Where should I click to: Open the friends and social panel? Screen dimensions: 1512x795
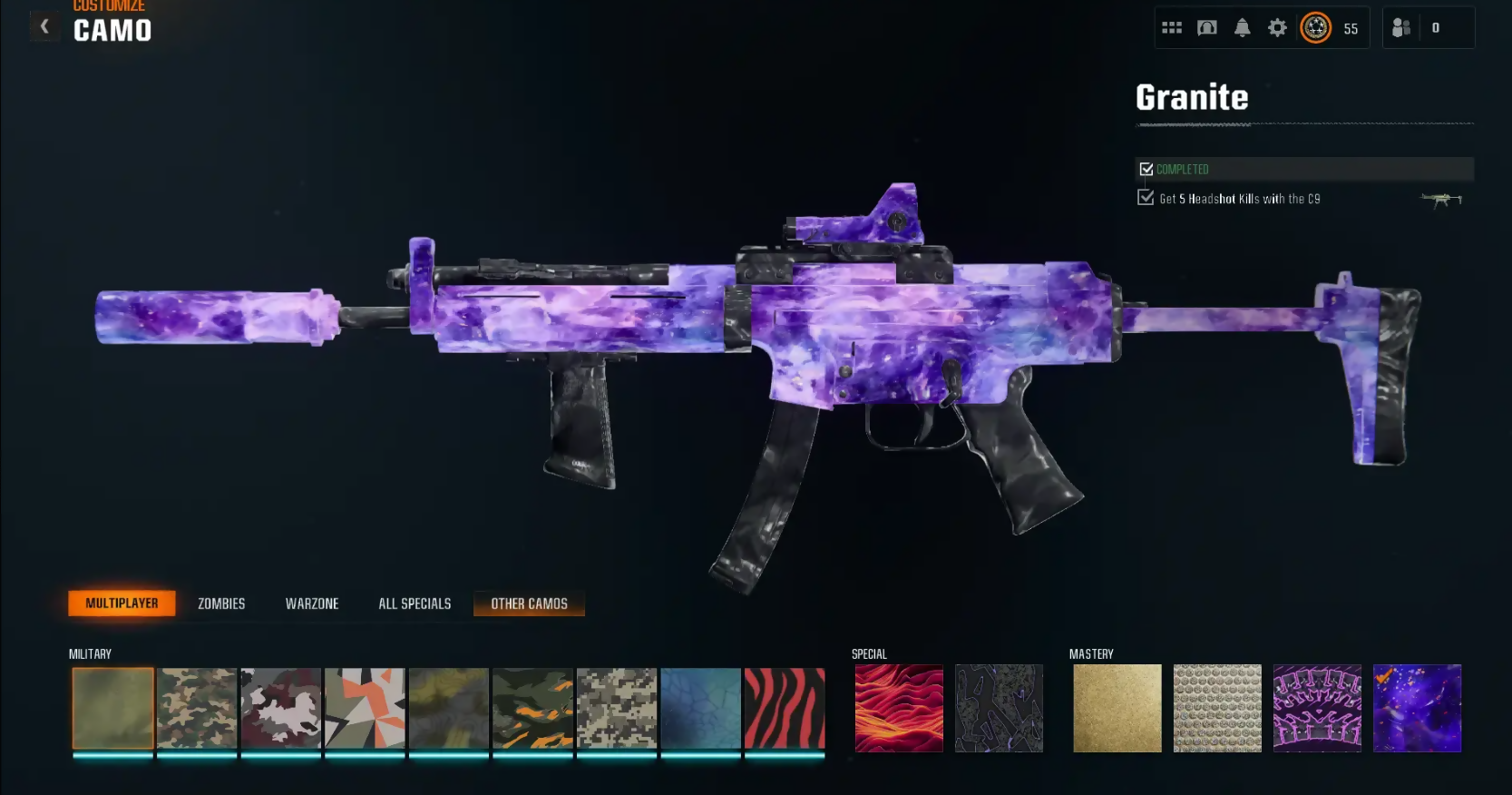[1401, 28]
